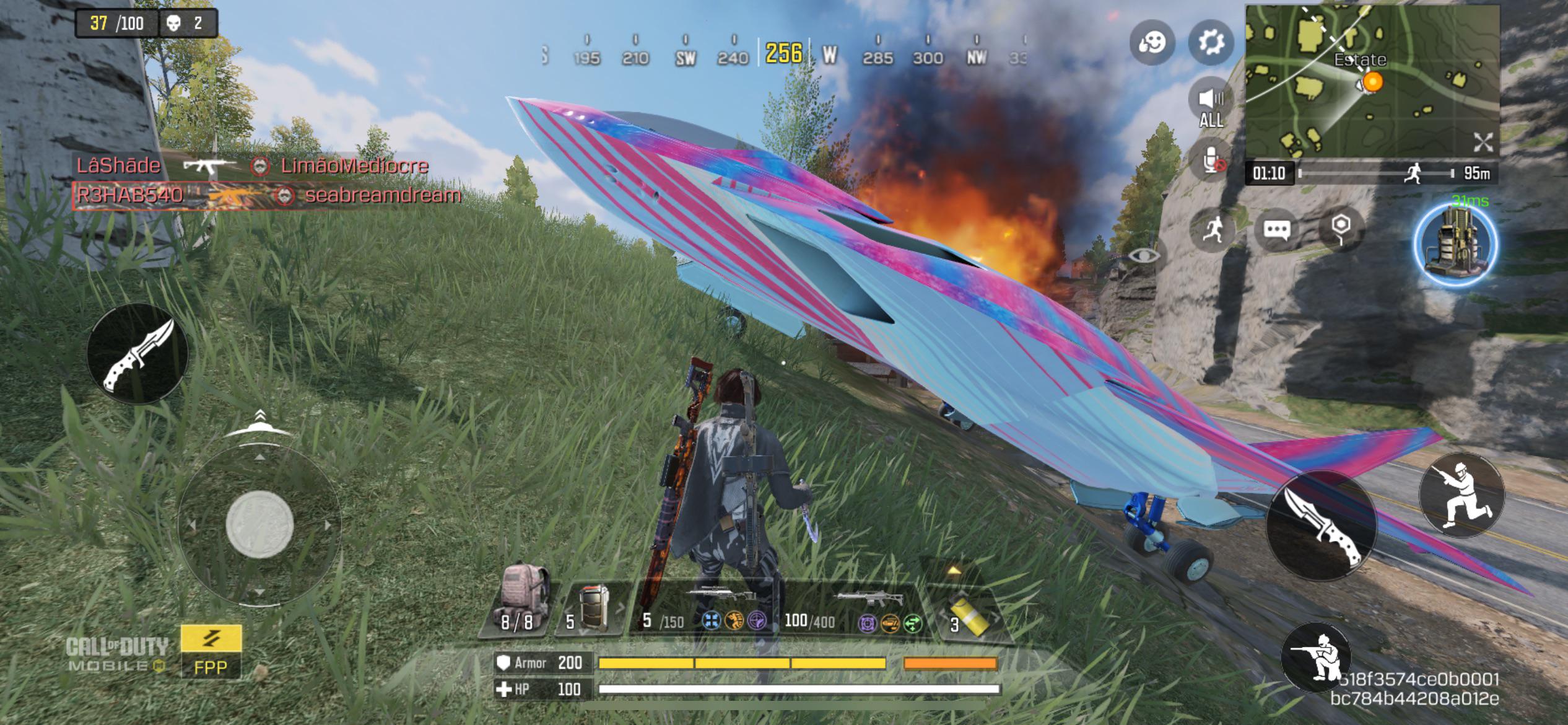Place a location ping marker
The image size is (1568, 725).
1341,228
